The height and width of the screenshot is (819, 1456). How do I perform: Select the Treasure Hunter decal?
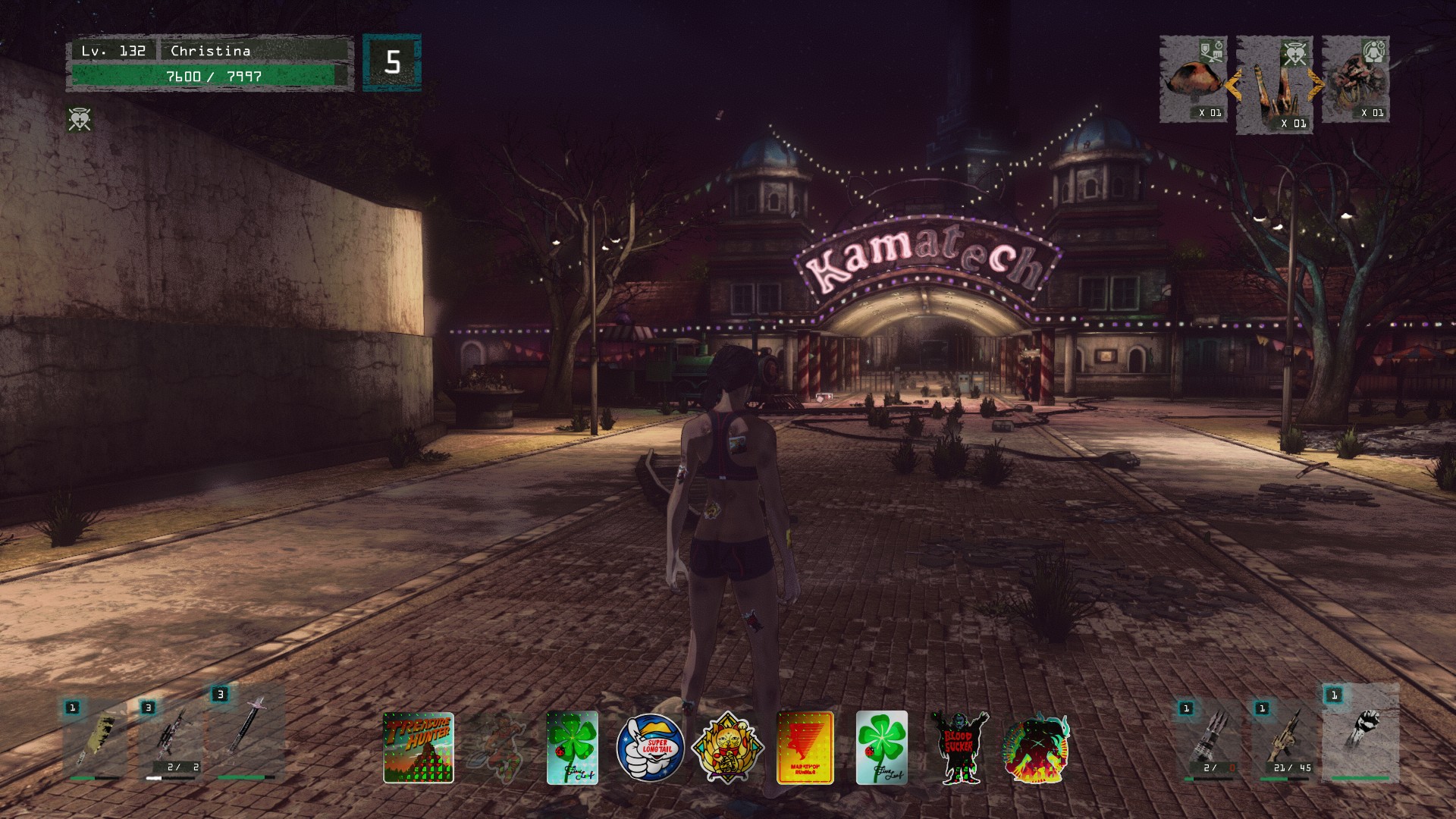[418, 748]
